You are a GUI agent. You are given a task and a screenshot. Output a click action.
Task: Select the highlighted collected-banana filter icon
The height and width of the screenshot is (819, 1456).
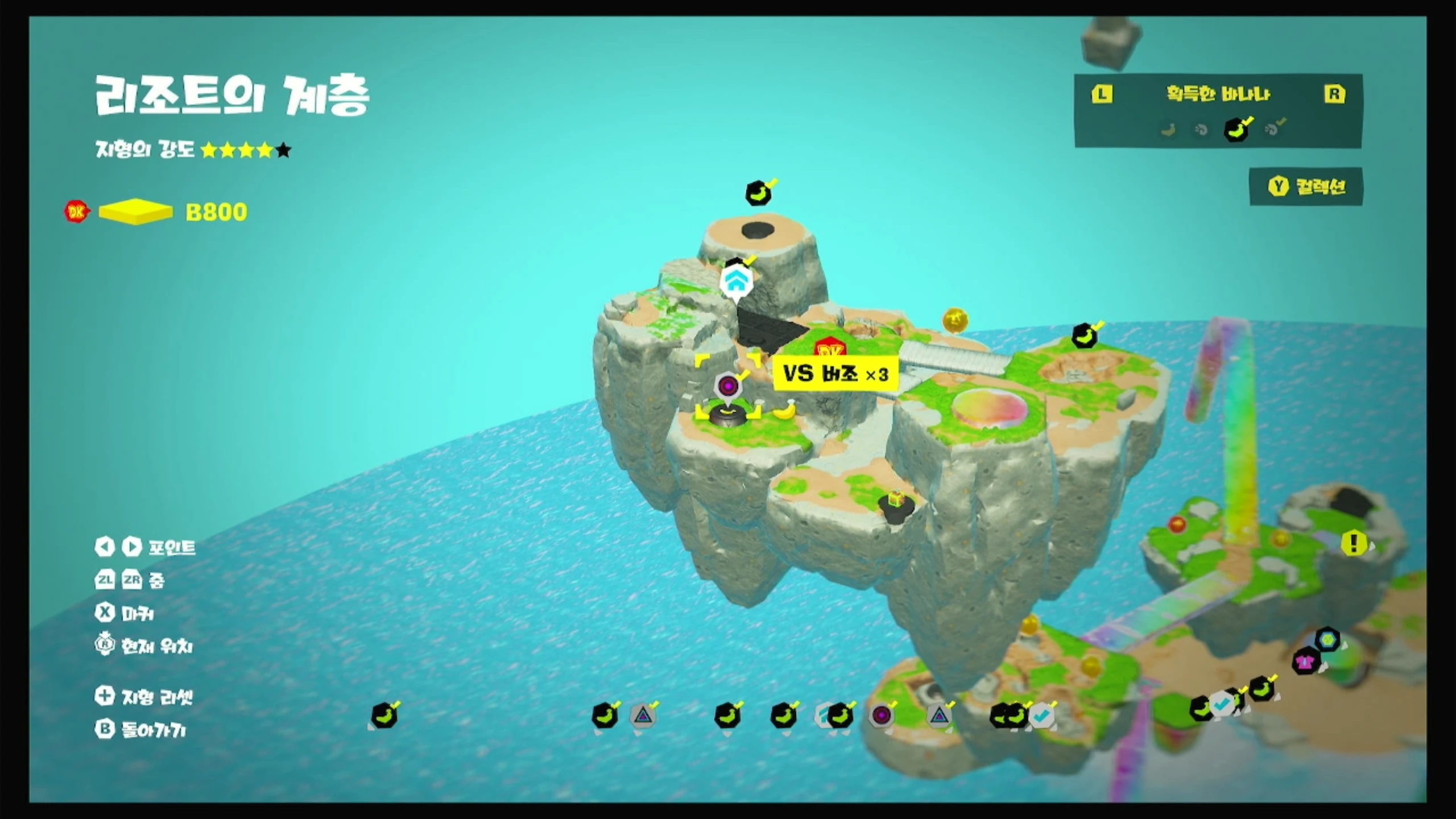click(1237, 129)
